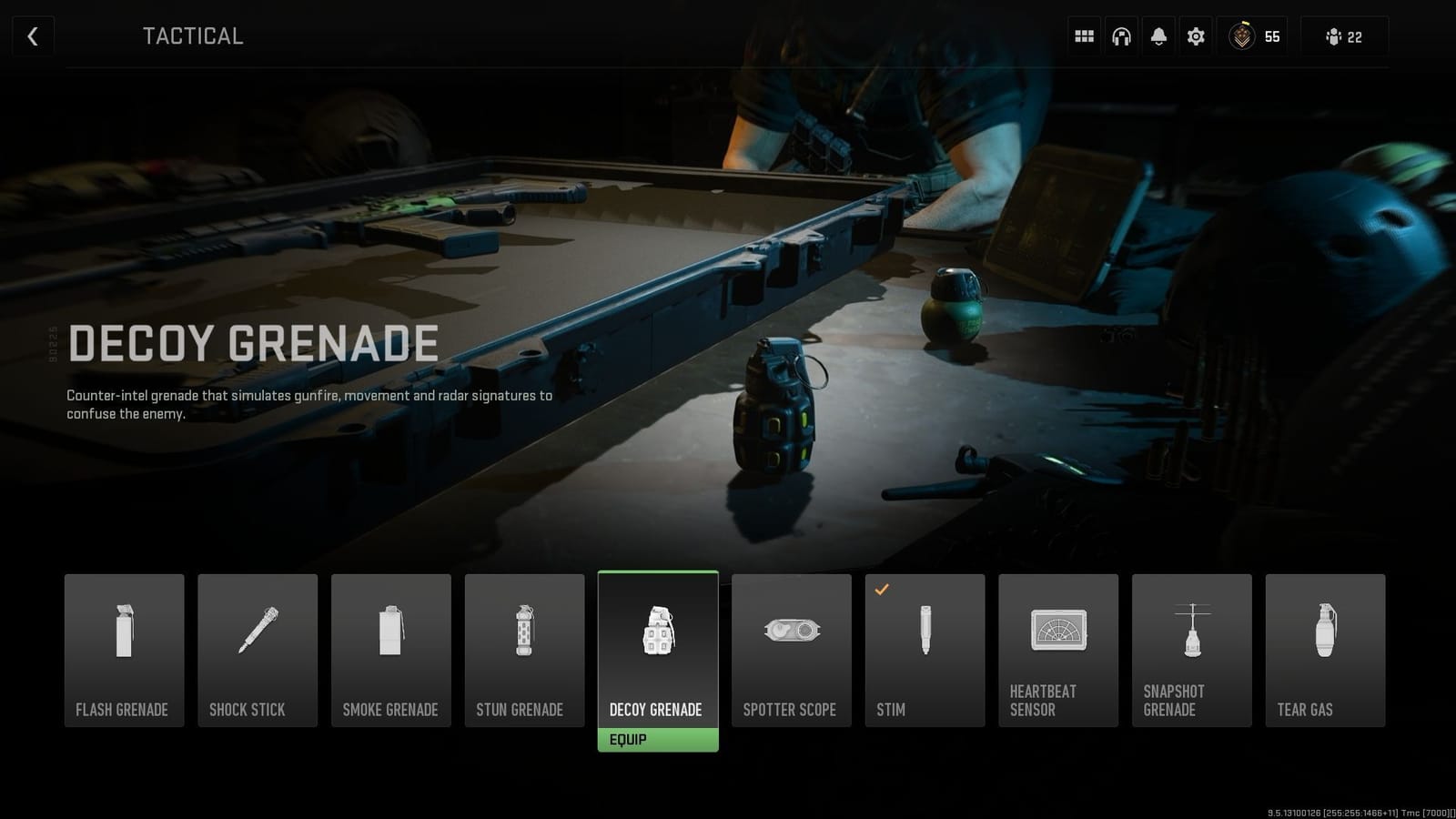Viewport: 1456px width, 819px height.
Task: Click the back arrow from Tactical
Action: pos(33,36)
